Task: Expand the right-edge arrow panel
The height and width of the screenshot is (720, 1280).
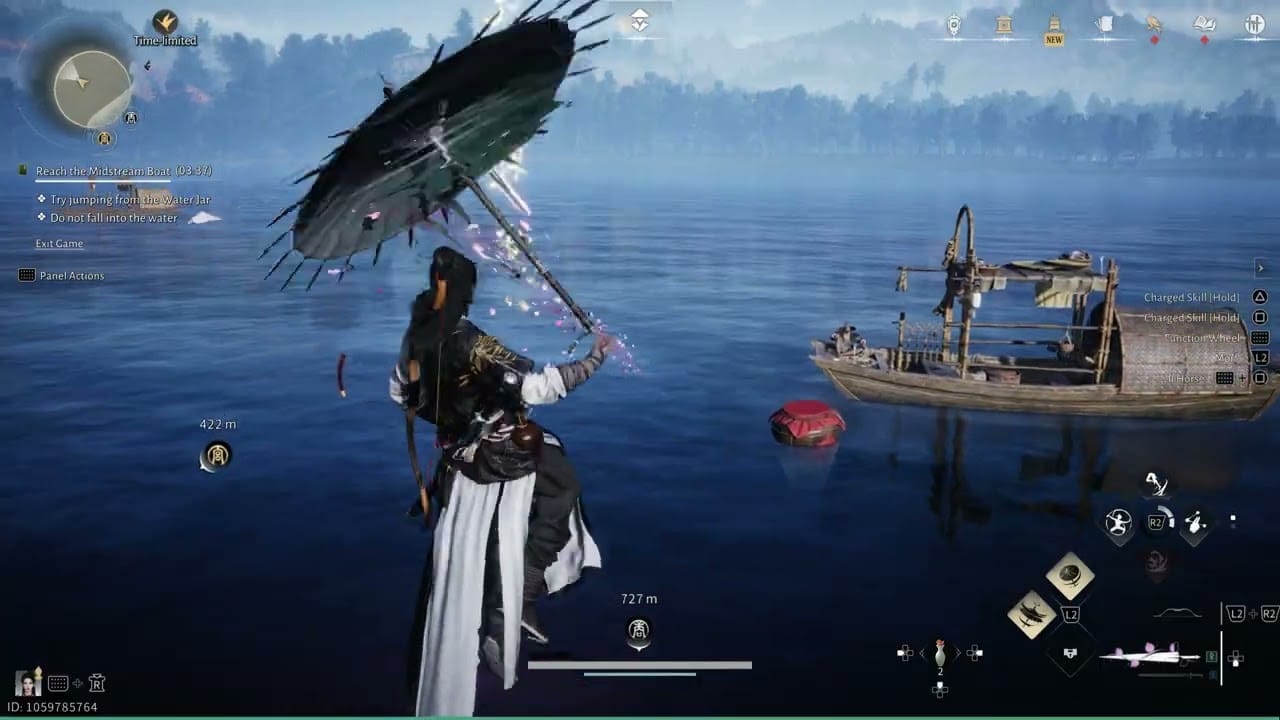Action: coord(1261,268)
